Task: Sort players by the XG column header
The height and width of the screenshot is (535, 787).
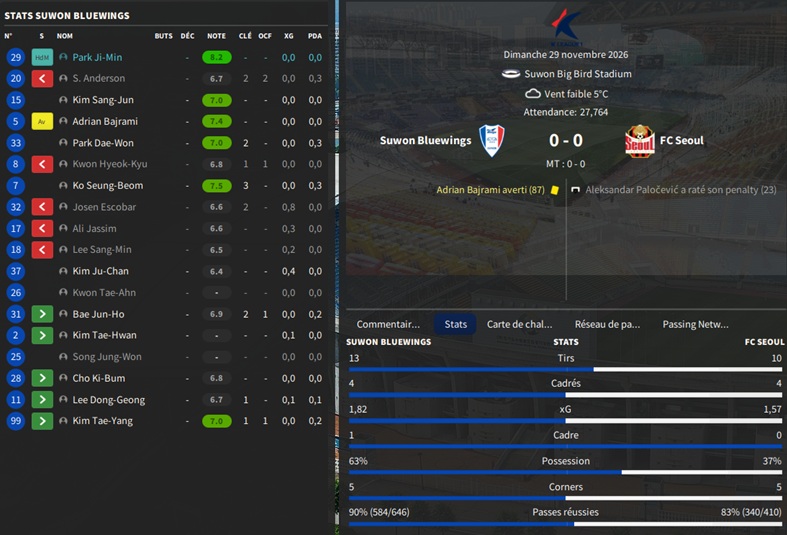Action: click(x=288, y=36)
